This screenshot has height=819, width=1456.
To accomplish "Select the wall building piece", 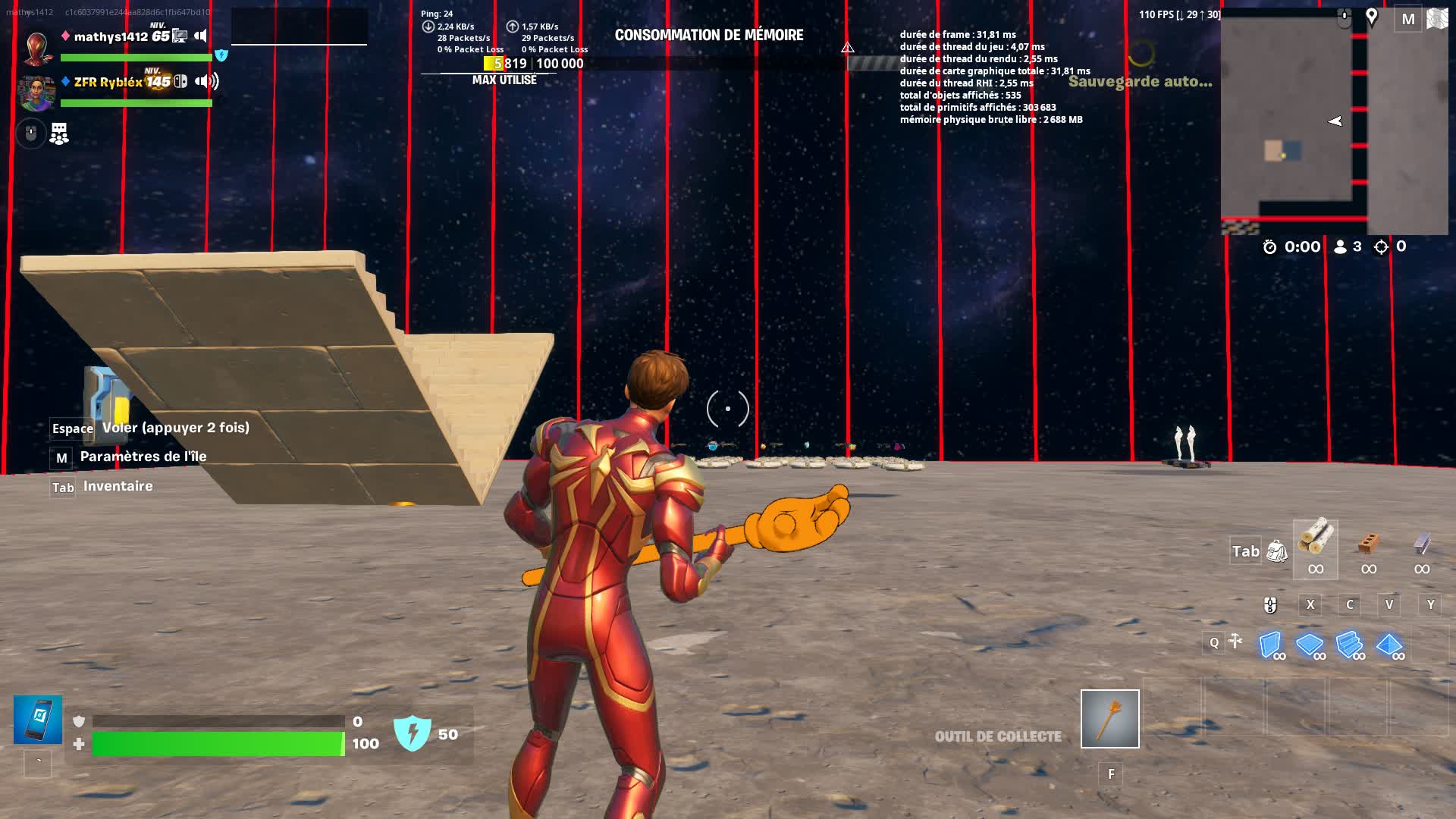I will (1270, 645).
